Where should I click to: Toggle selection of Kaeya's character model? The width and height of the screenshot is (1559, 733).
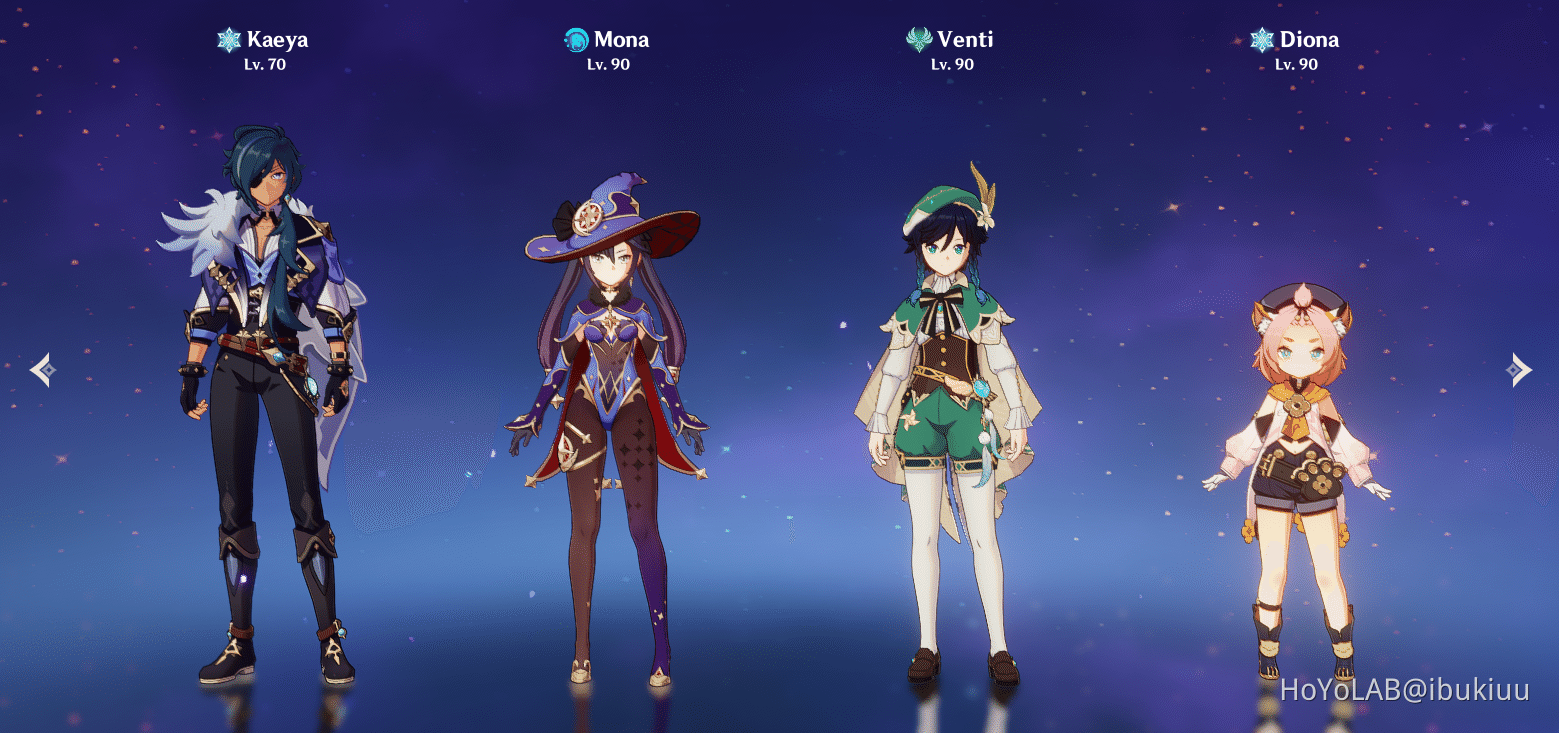click(x=260, y=400)
